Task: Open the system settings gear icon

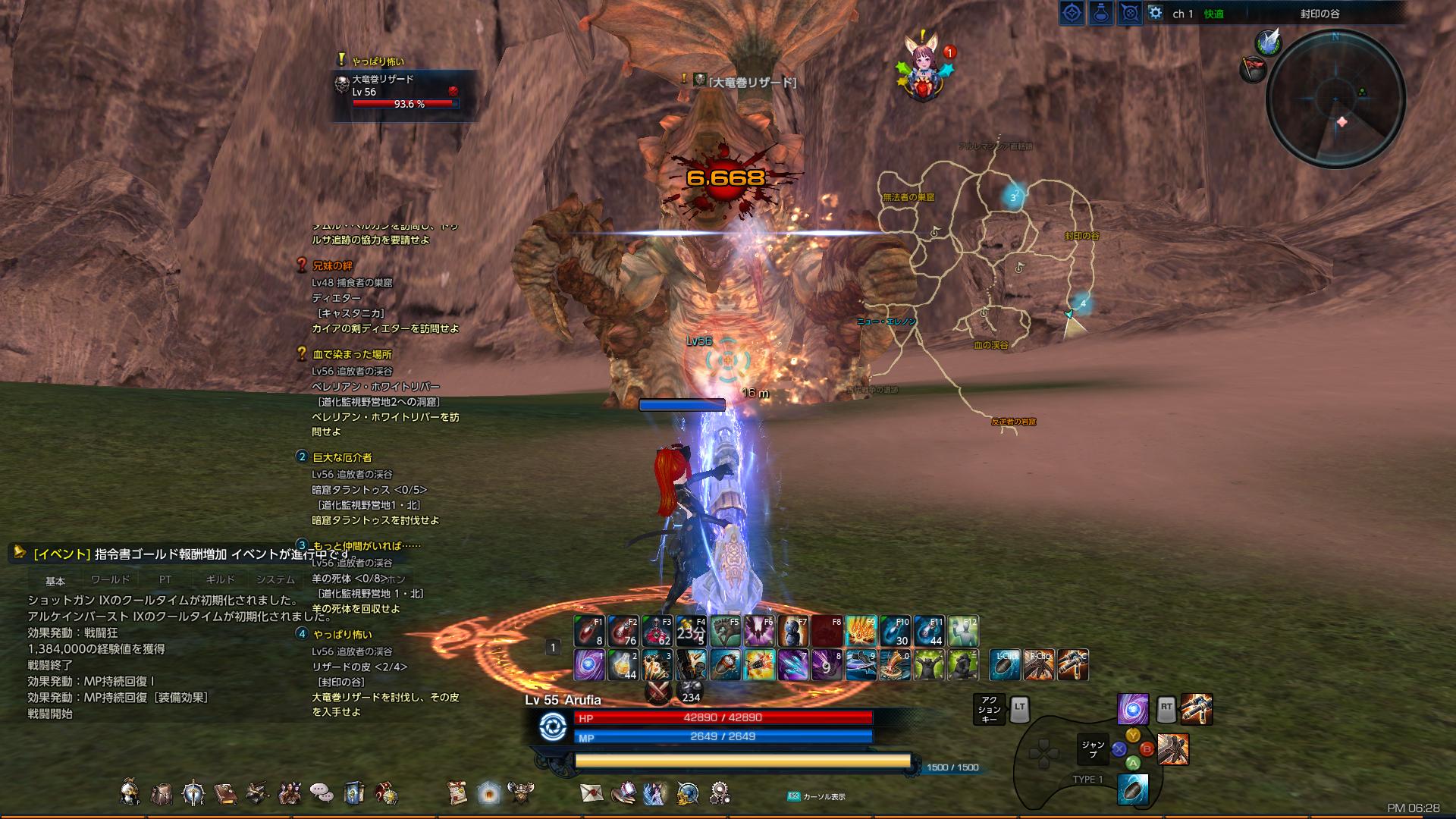Action: [719, 792]
